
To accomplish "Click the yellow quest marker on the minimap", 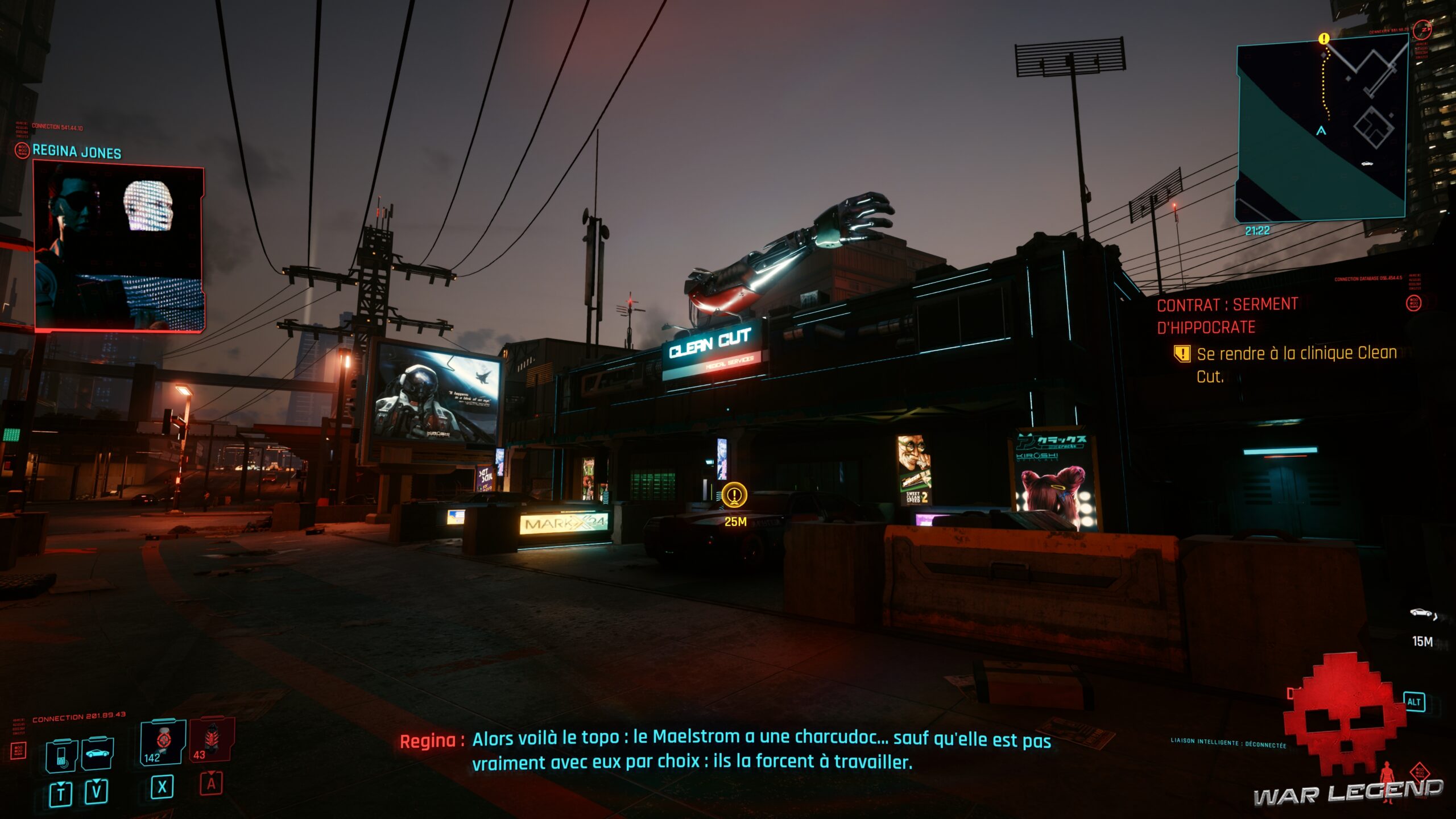I will (x=1324, y=39).
